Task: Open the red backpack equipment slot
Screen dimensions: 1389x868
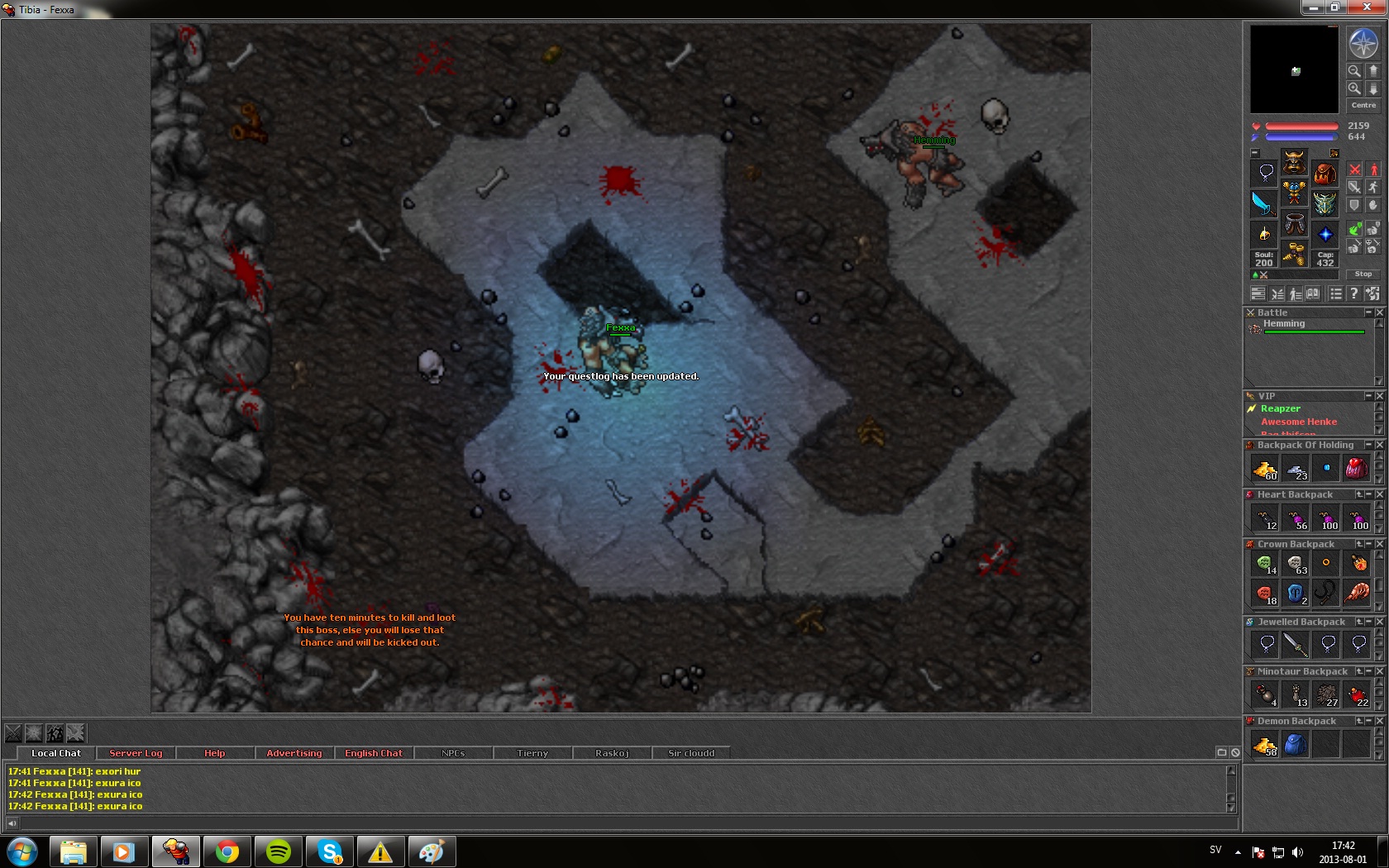Action: click(x=1325, y=173)
